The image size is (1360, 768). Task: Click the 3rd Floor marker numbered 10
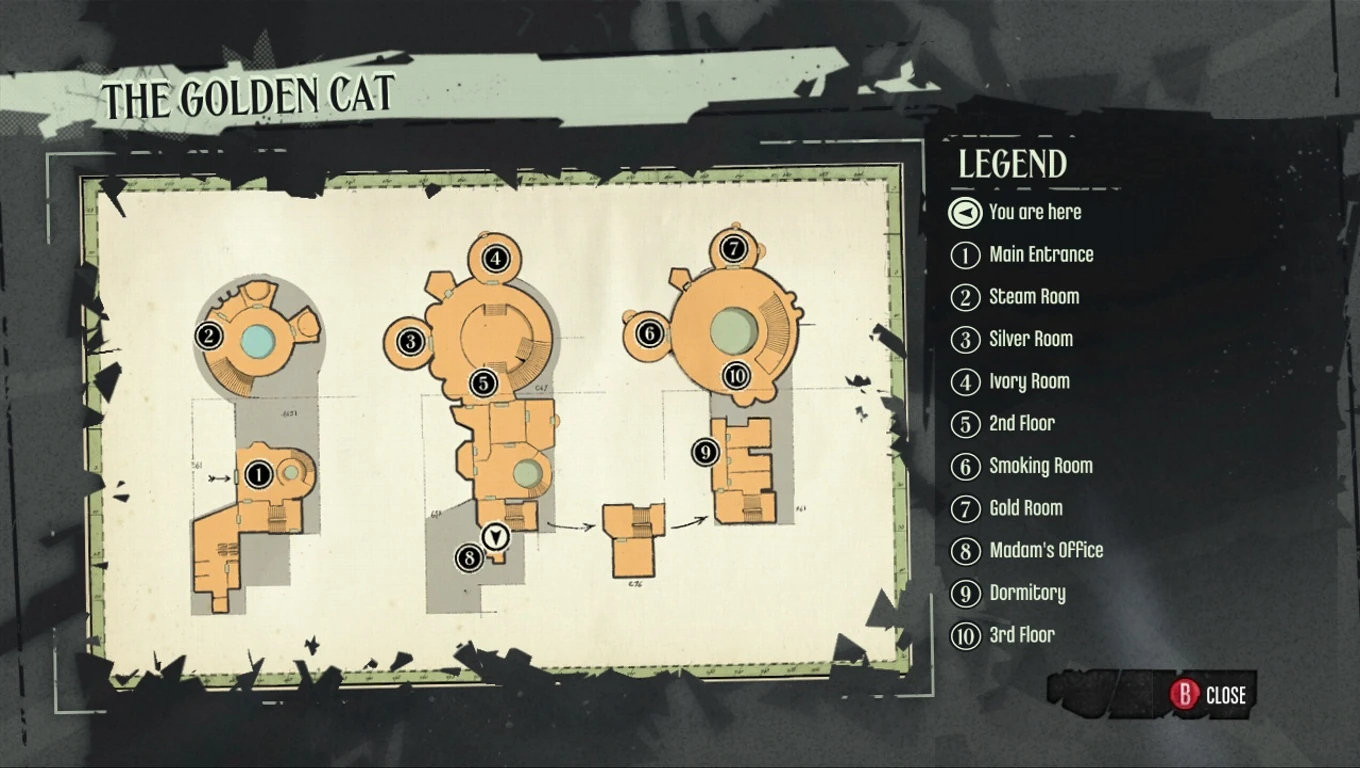(735, 377)
